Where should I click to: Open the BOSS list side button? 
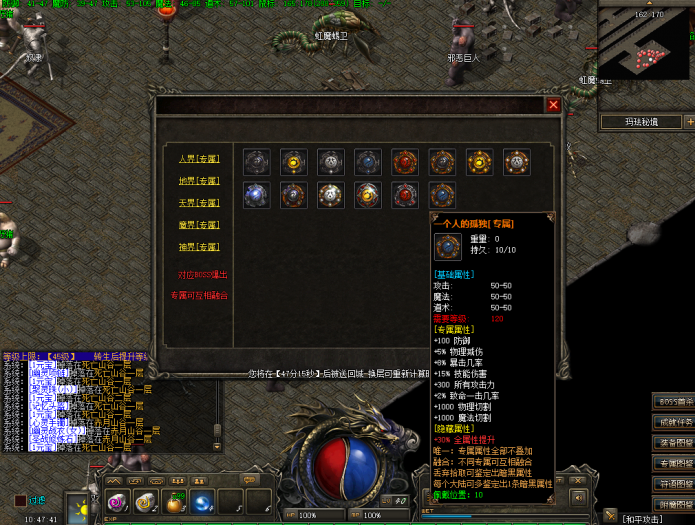674,401
